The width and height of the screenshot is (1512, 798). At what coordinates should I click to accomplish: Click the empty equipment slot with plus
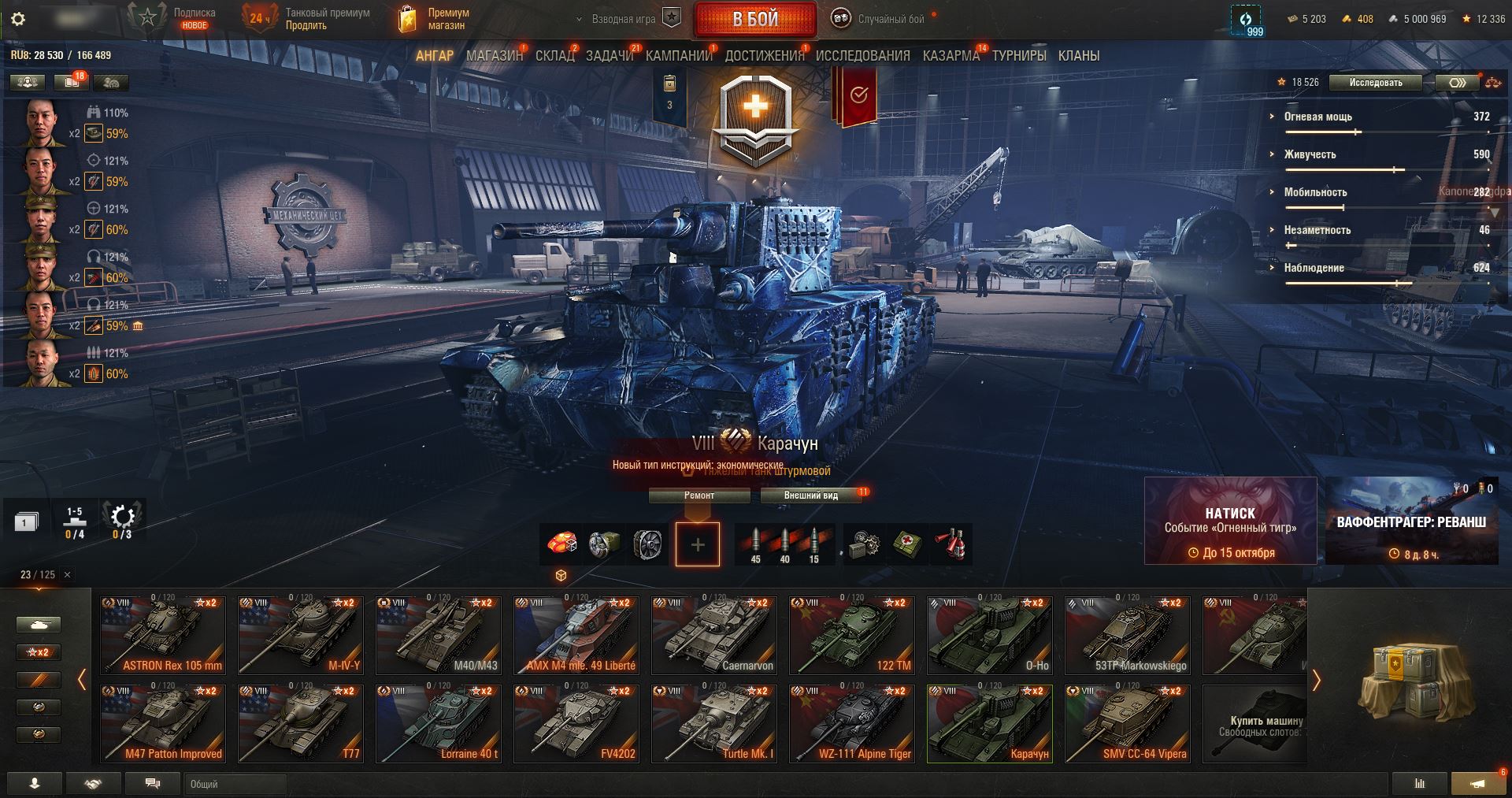point(697,544)
